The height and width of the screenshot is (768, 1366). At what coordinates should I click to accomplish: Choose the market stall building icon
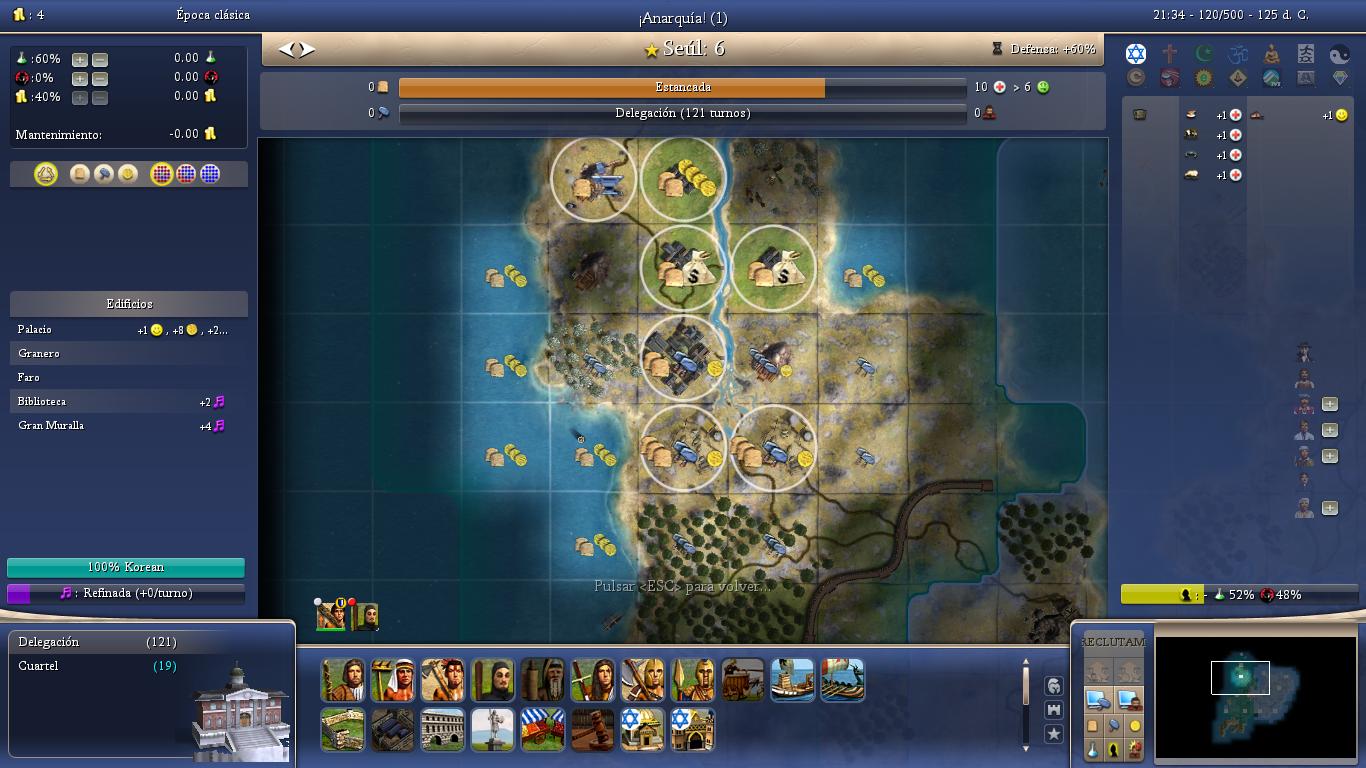coord(543,729)
